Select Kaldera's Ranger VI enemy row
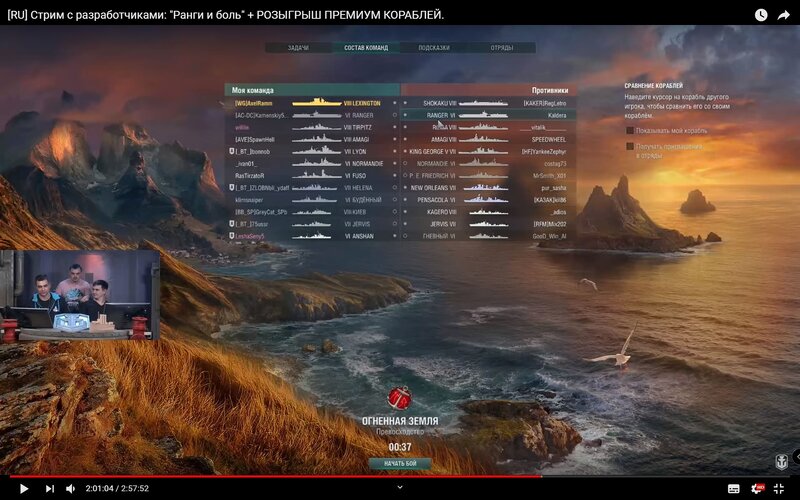Screen dimensions: 800x500 pyautogui.click(x=488, y=115)
